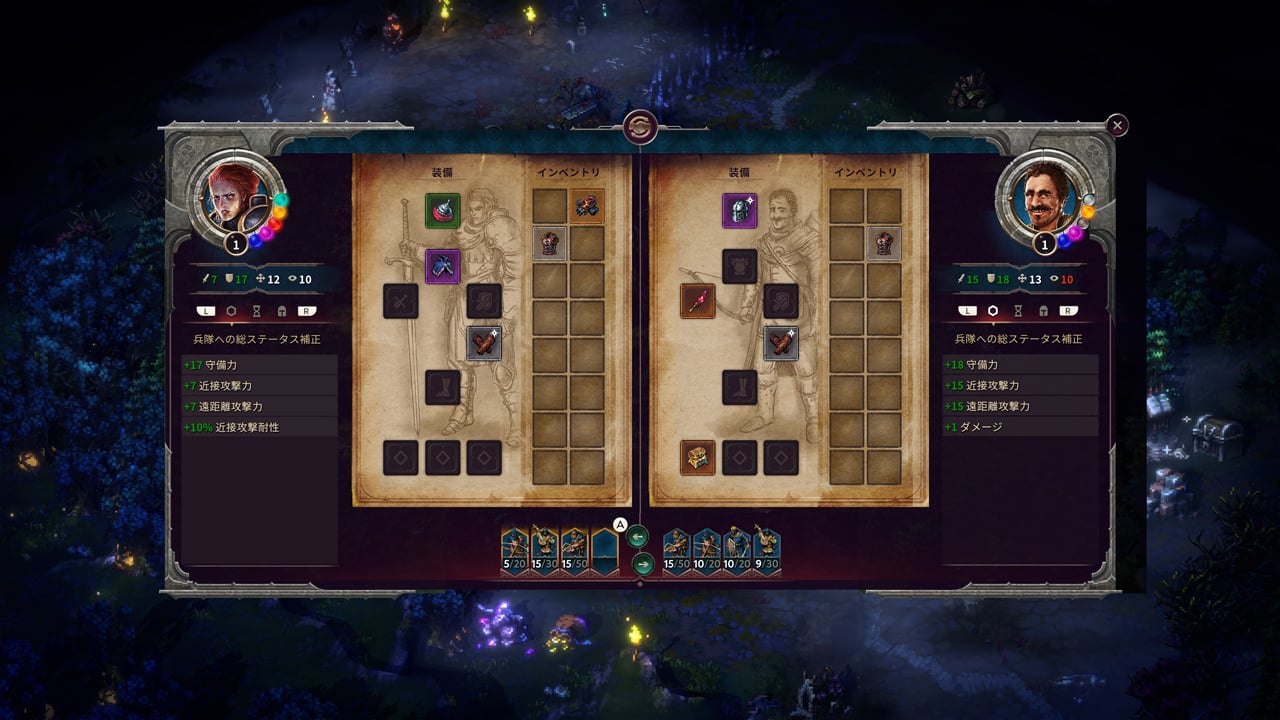
Task: Select the purple-framed blue armor equipment slot
Action: 442,266
